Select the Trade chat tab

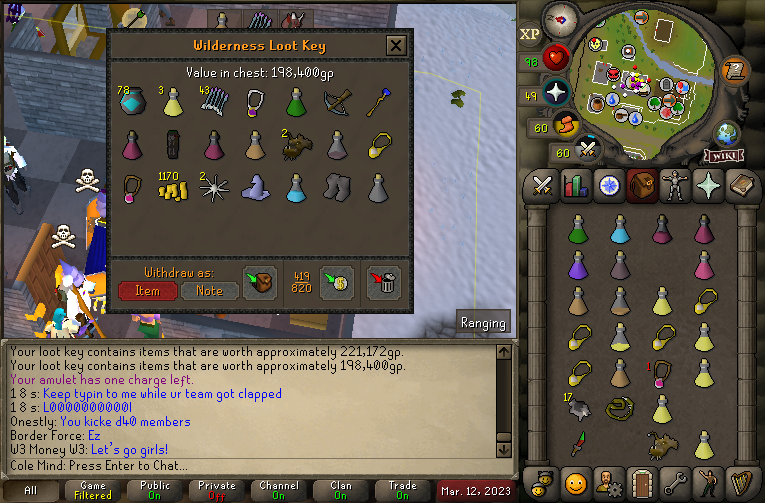pos(402,490)
